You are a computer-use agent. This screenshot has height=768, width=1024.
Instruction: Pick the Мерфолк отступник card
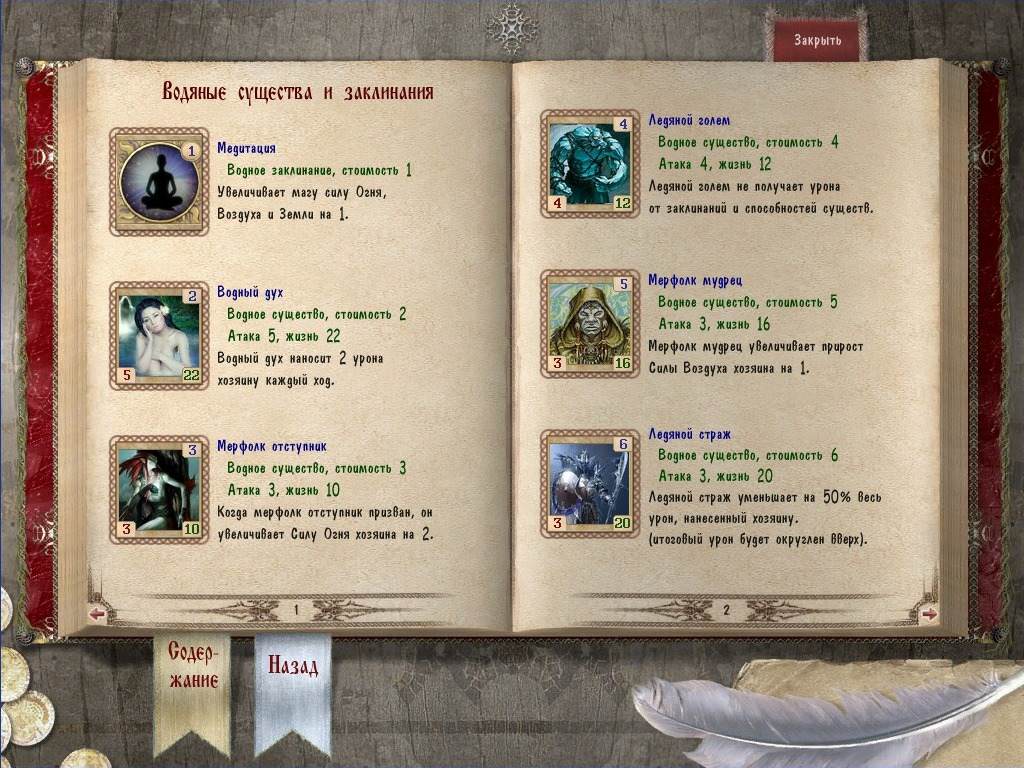click(x=159, y=489)
